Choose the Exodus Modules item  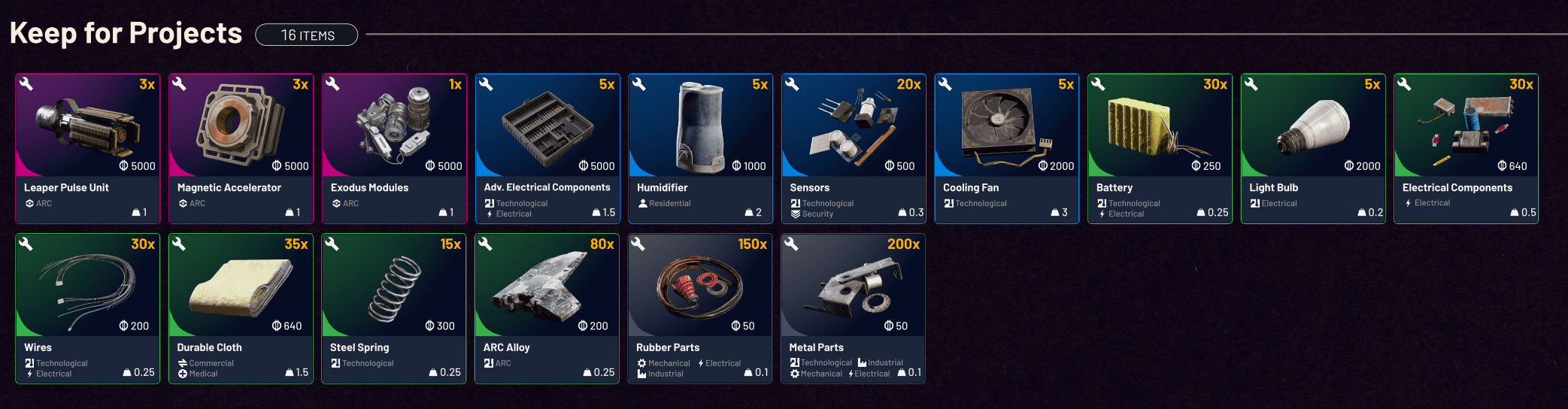(x=394, y=148)
